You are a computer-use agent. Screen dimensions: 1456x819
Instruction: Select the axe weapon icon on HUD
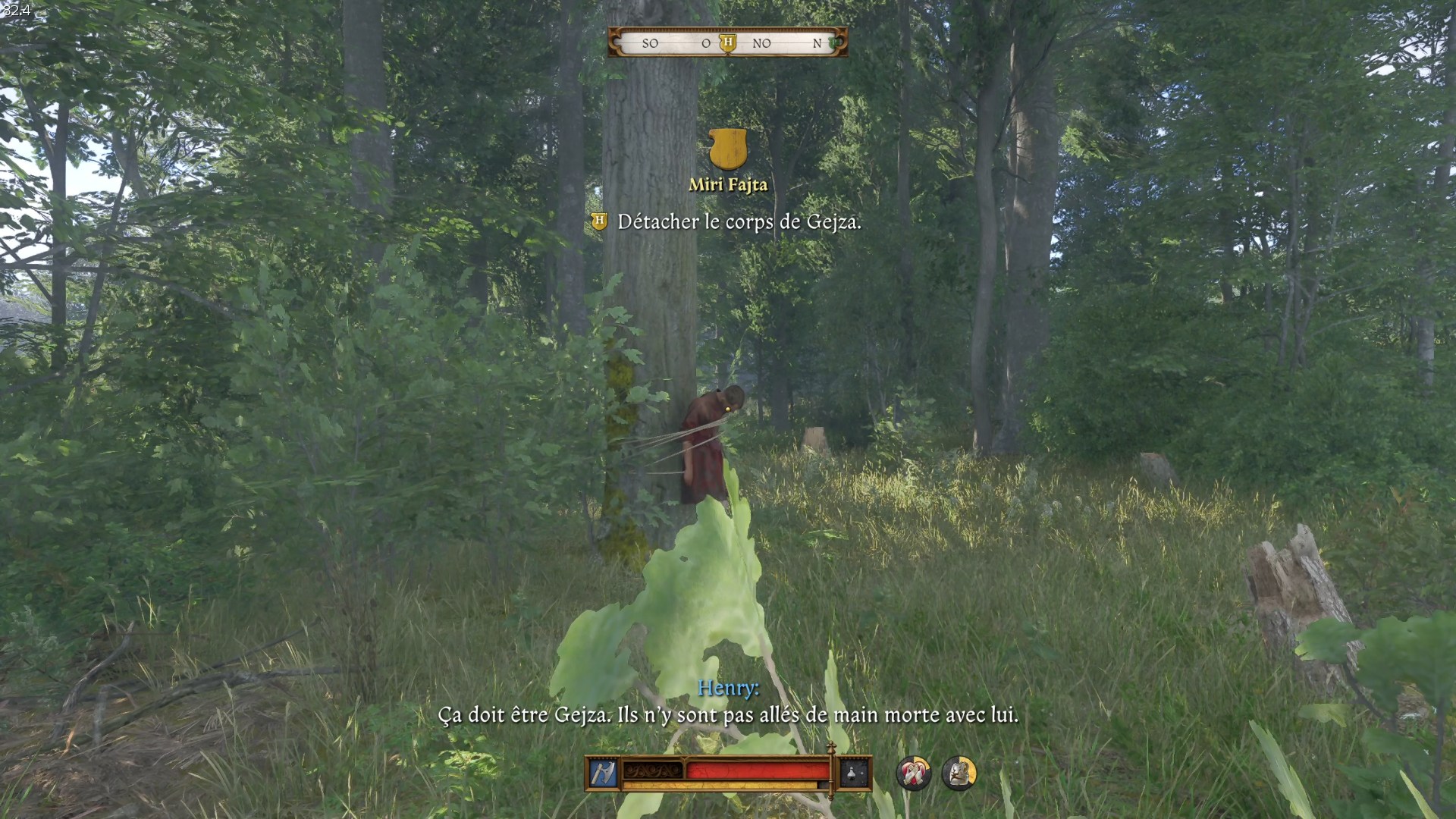tap(602, 773)
